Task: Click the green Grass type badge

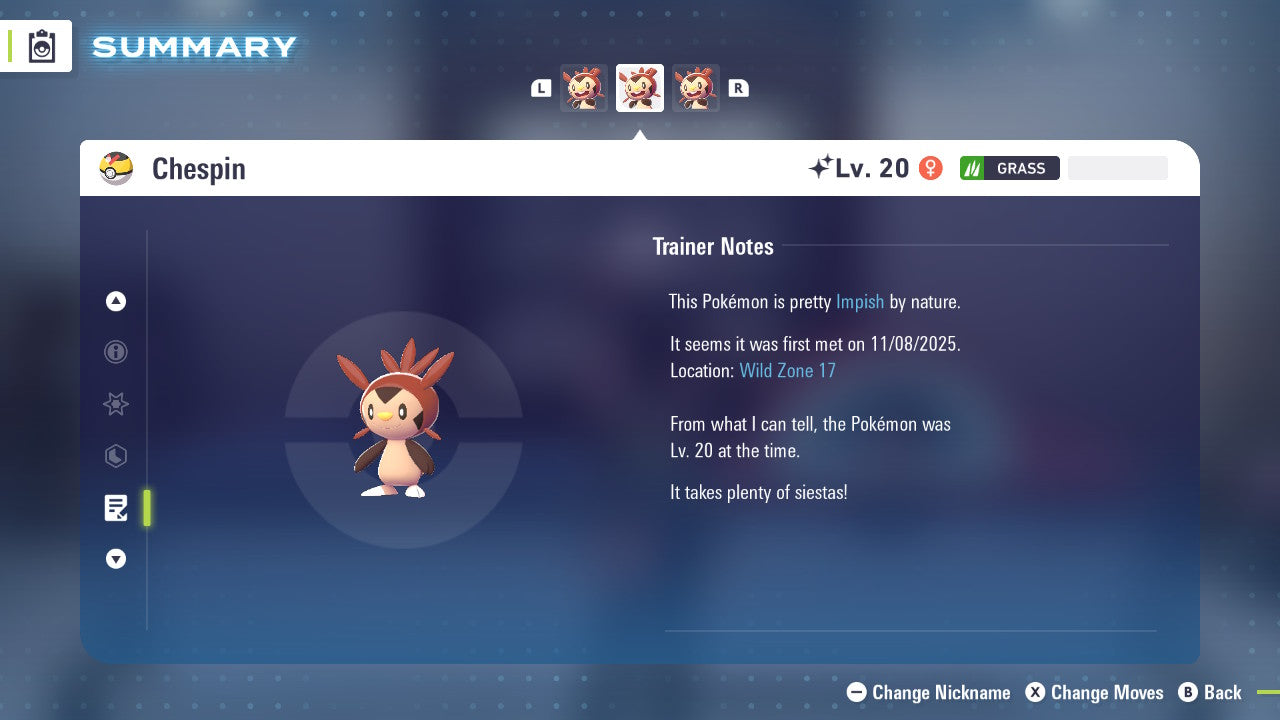Action: pyautogui.click(x=1009, y=167)
